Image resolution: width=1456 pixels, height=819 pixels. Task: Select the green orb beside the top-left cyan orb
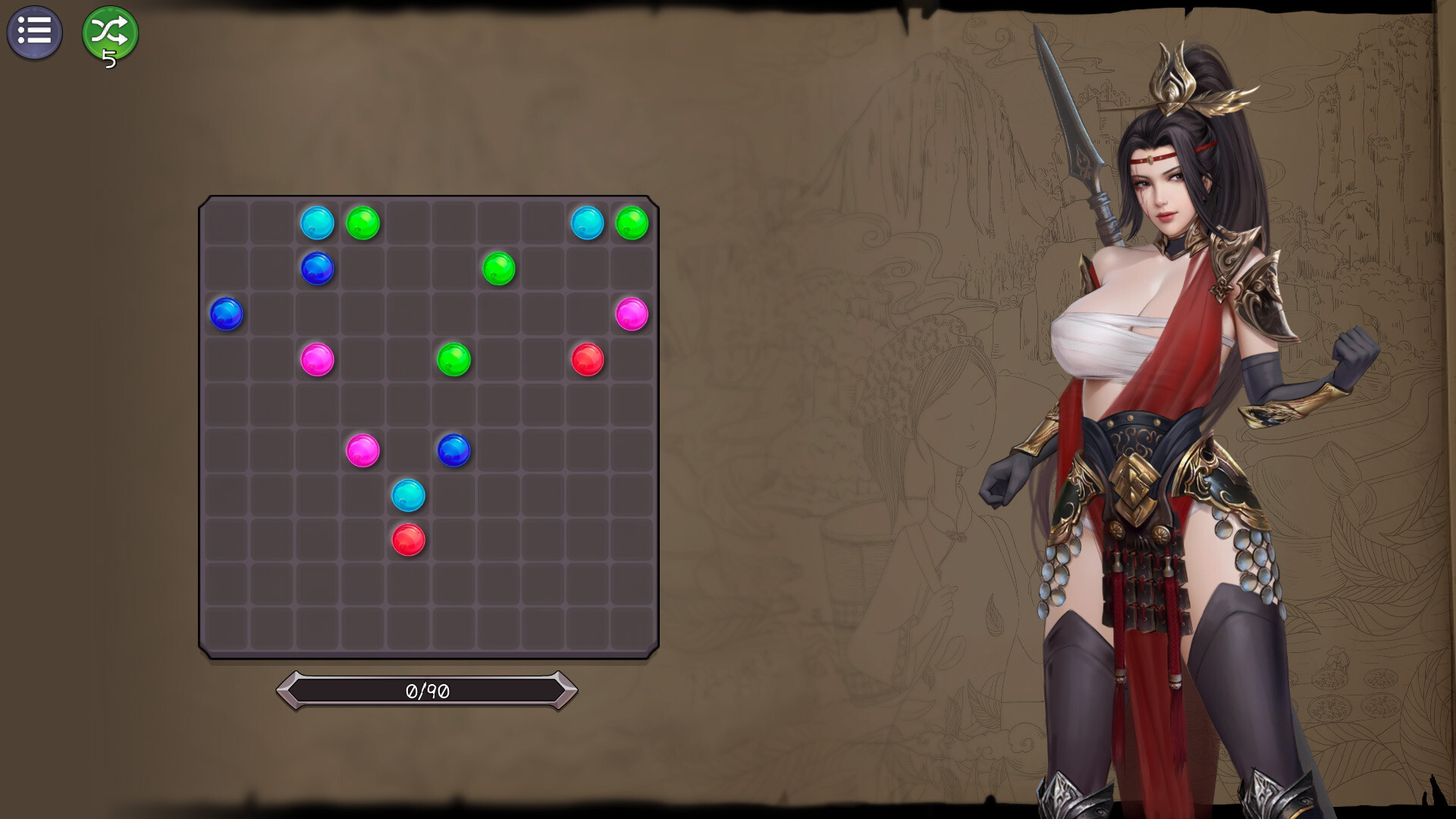pos(364,222)
